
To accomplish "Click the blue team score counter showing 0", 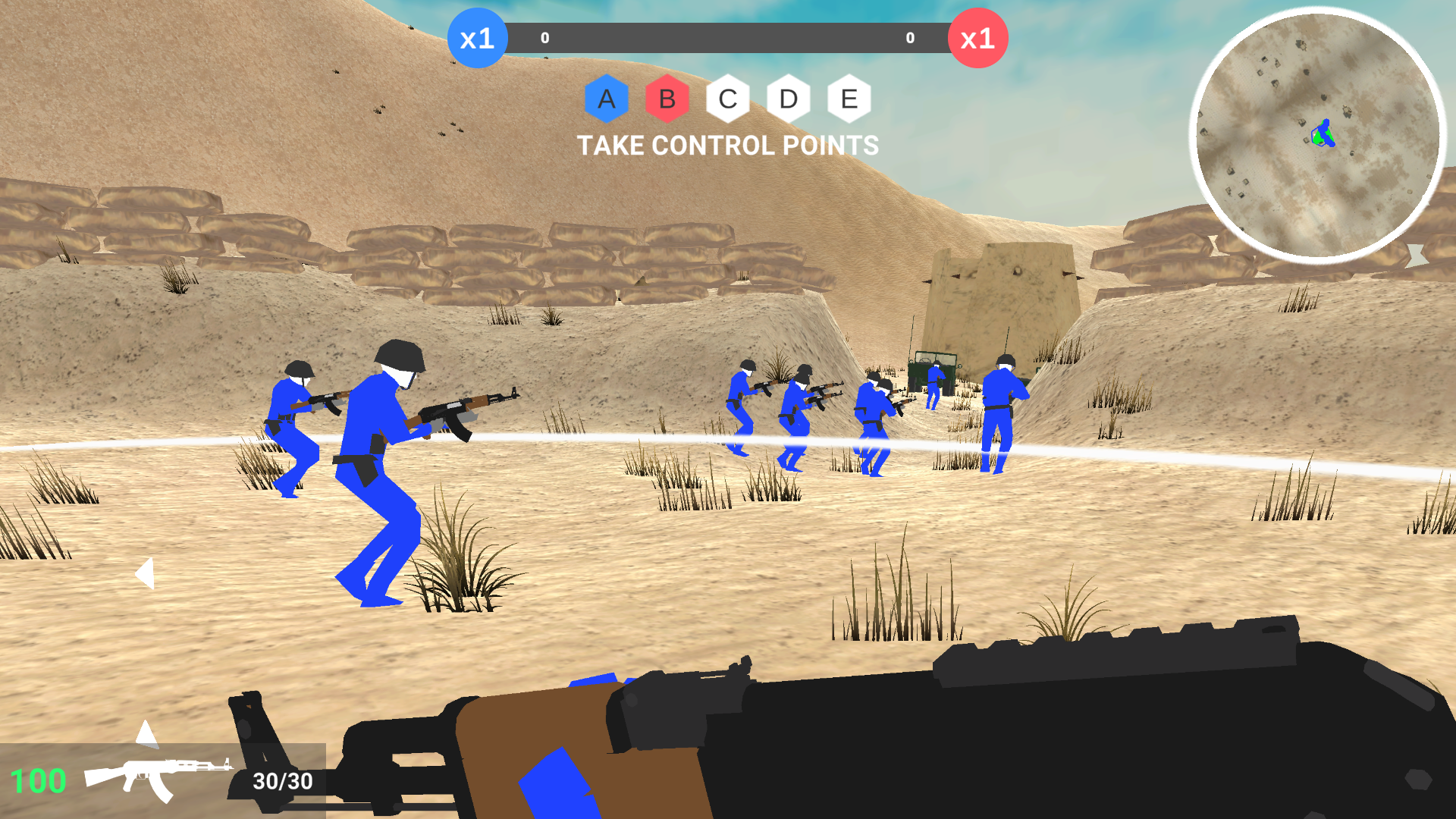I will tap(543, 36).
